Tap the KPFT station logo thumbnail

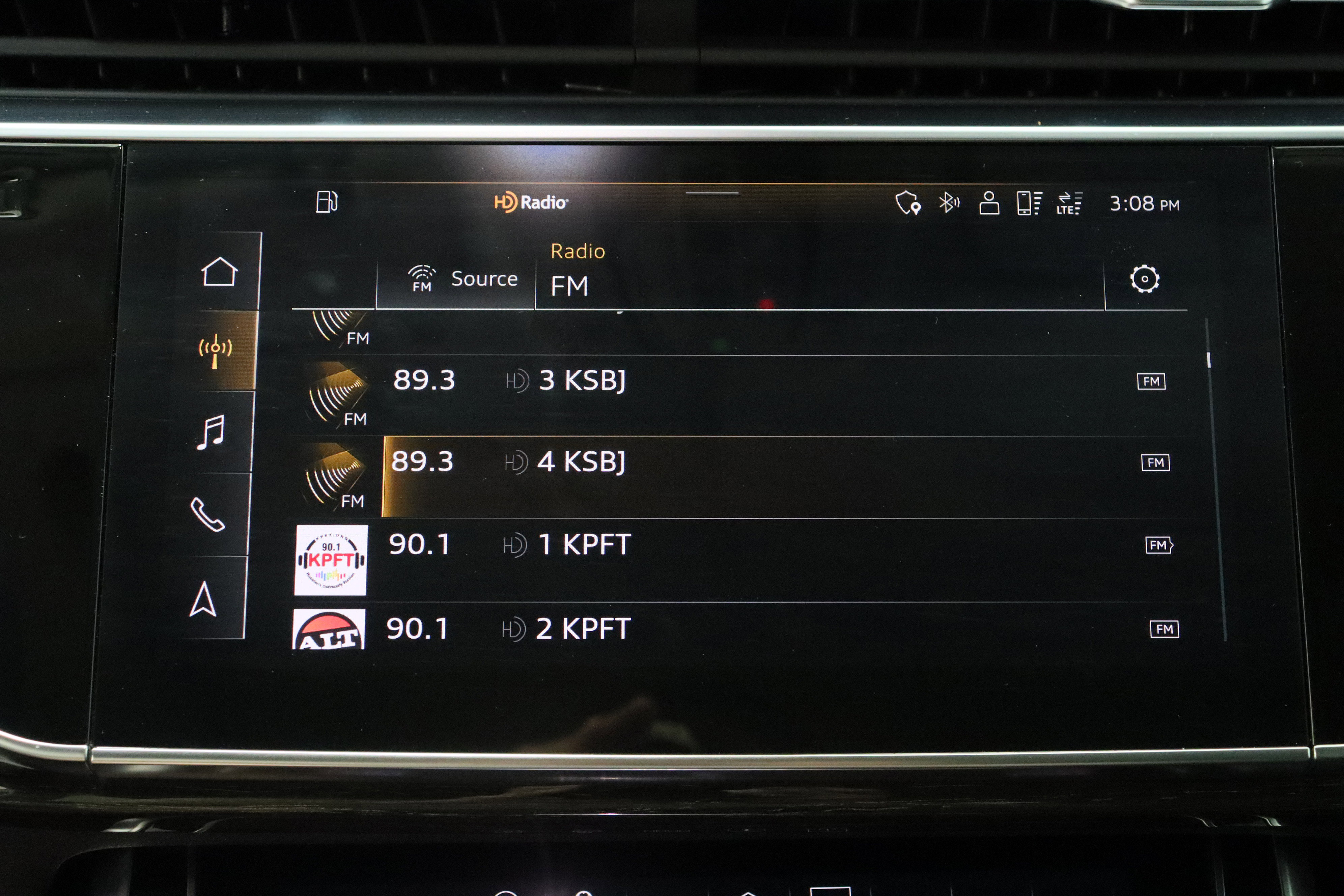[331, 561]
